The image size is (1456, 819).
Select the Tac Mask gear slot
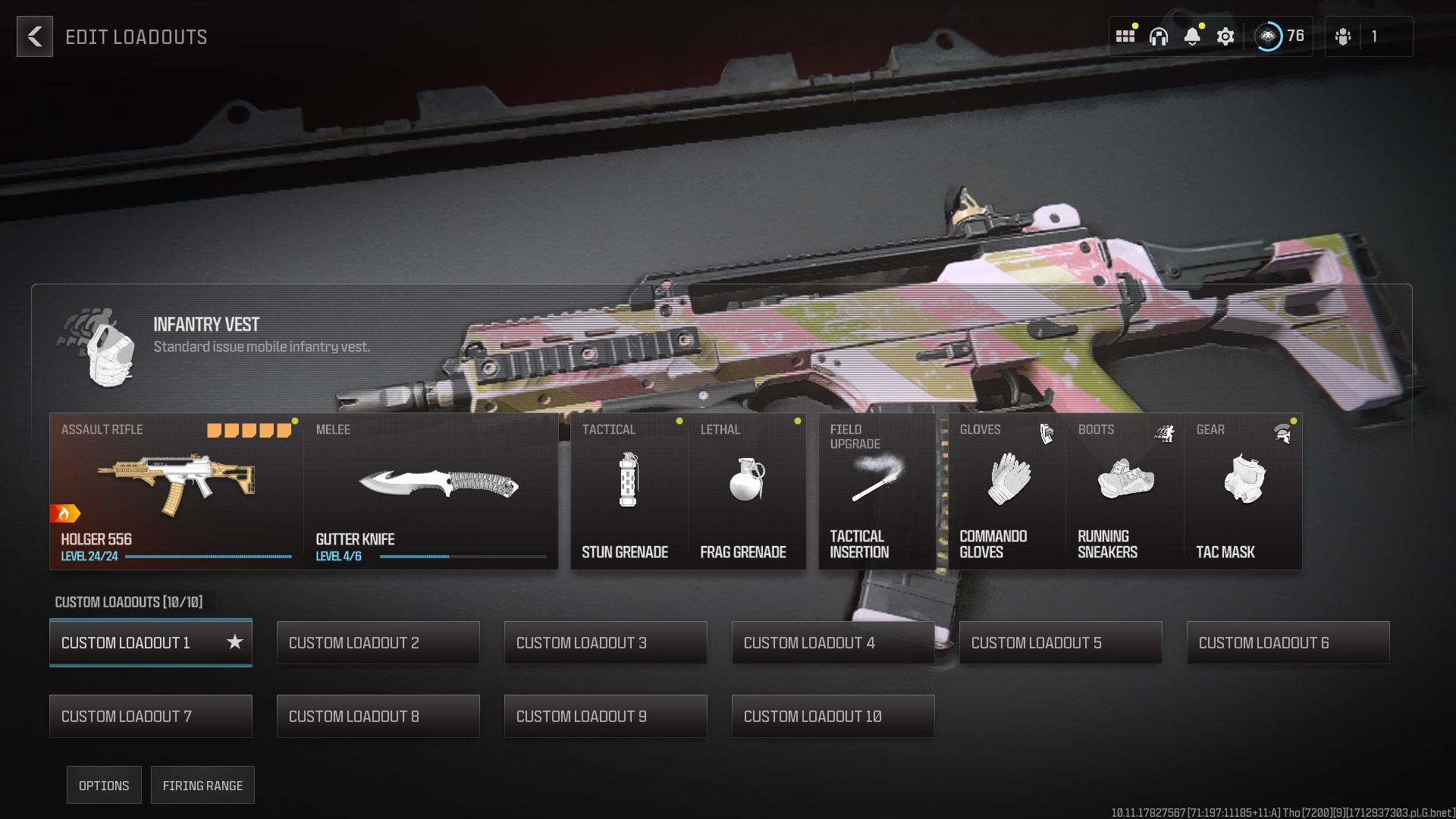1243,489
